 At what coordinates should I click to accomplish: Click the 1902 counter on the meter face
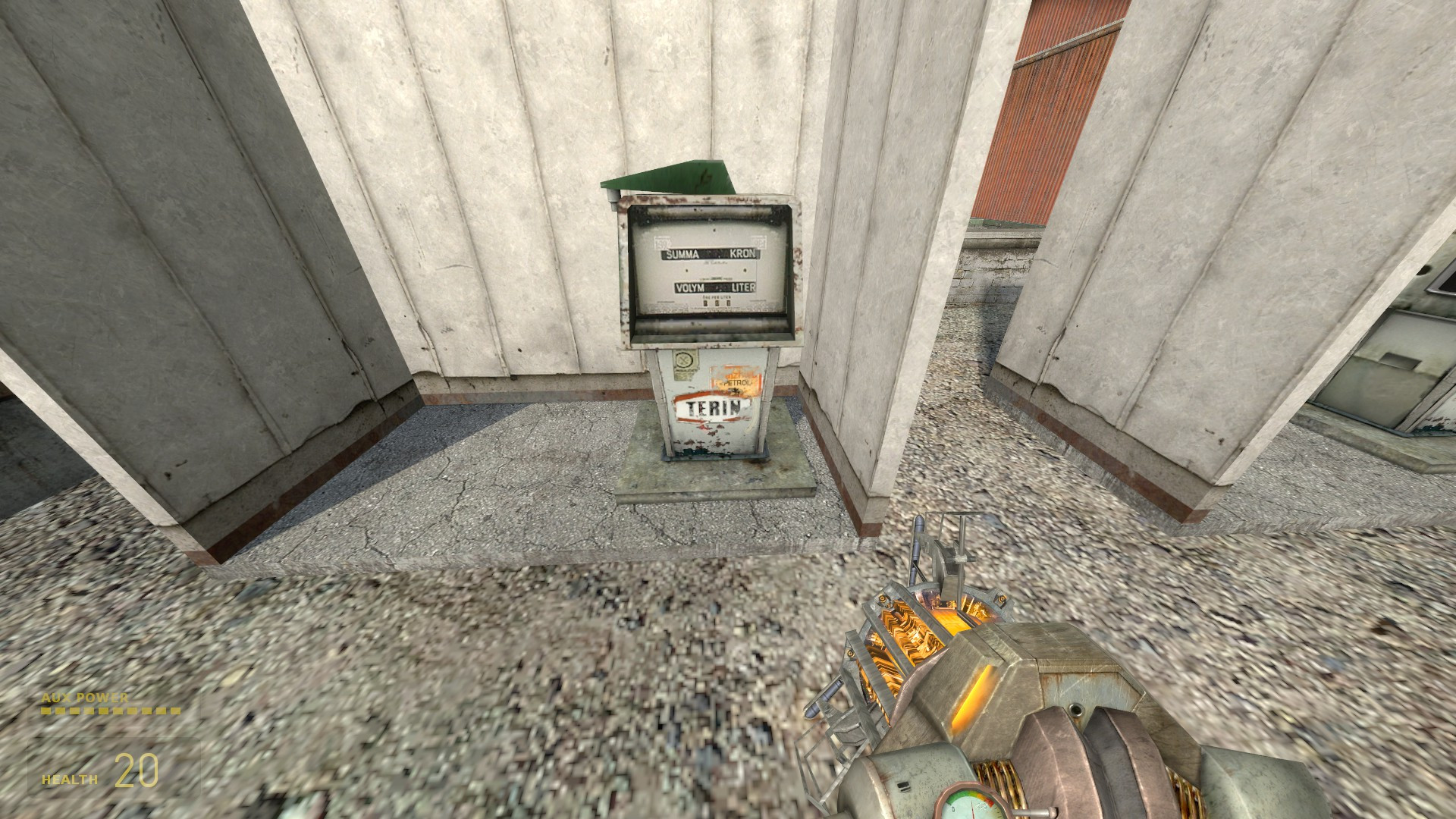pos(662,240)
